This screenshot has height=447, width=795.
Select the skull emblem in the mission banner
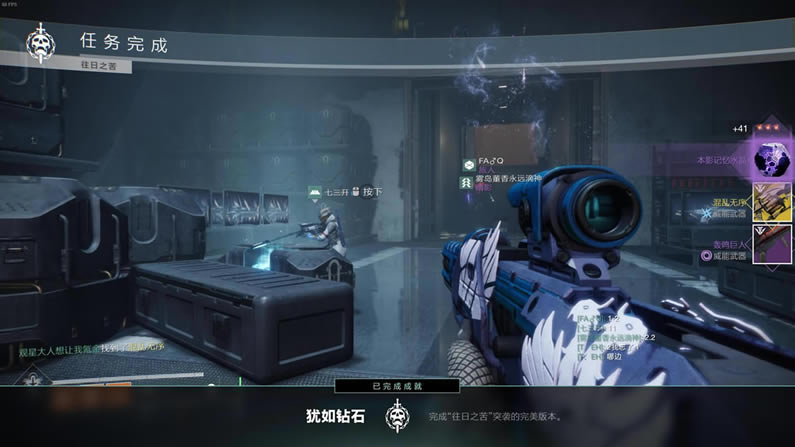click(42, 44)
